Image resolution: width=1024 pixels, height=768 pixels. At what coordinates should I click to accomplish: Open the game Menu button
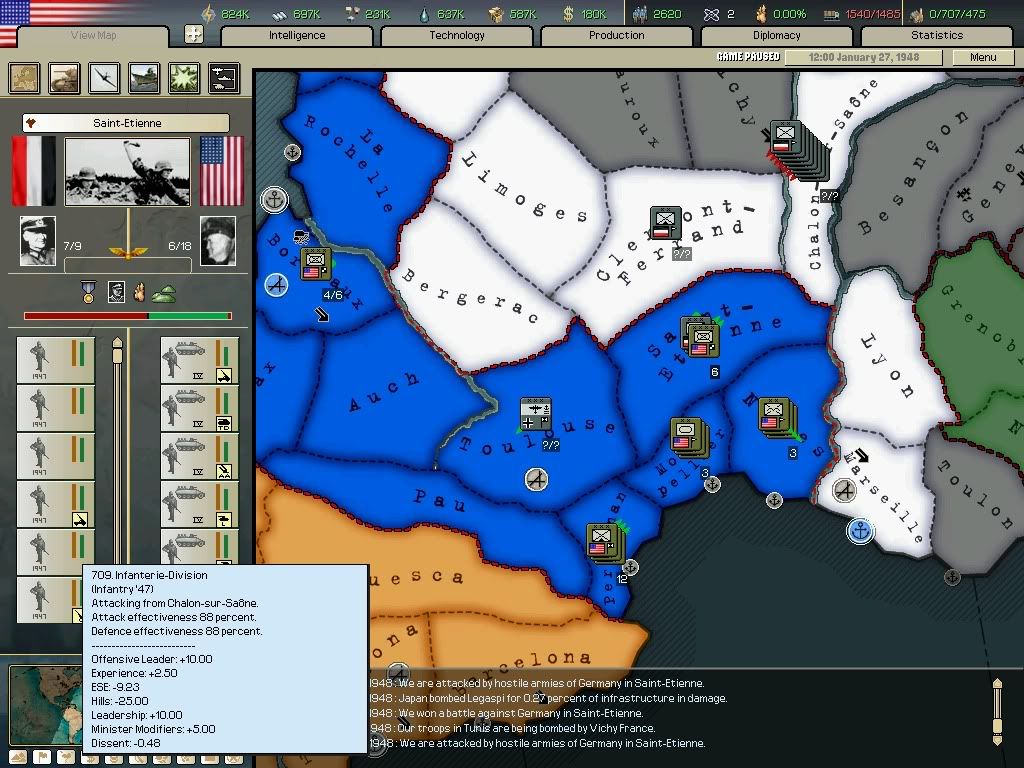coord(983,57)
